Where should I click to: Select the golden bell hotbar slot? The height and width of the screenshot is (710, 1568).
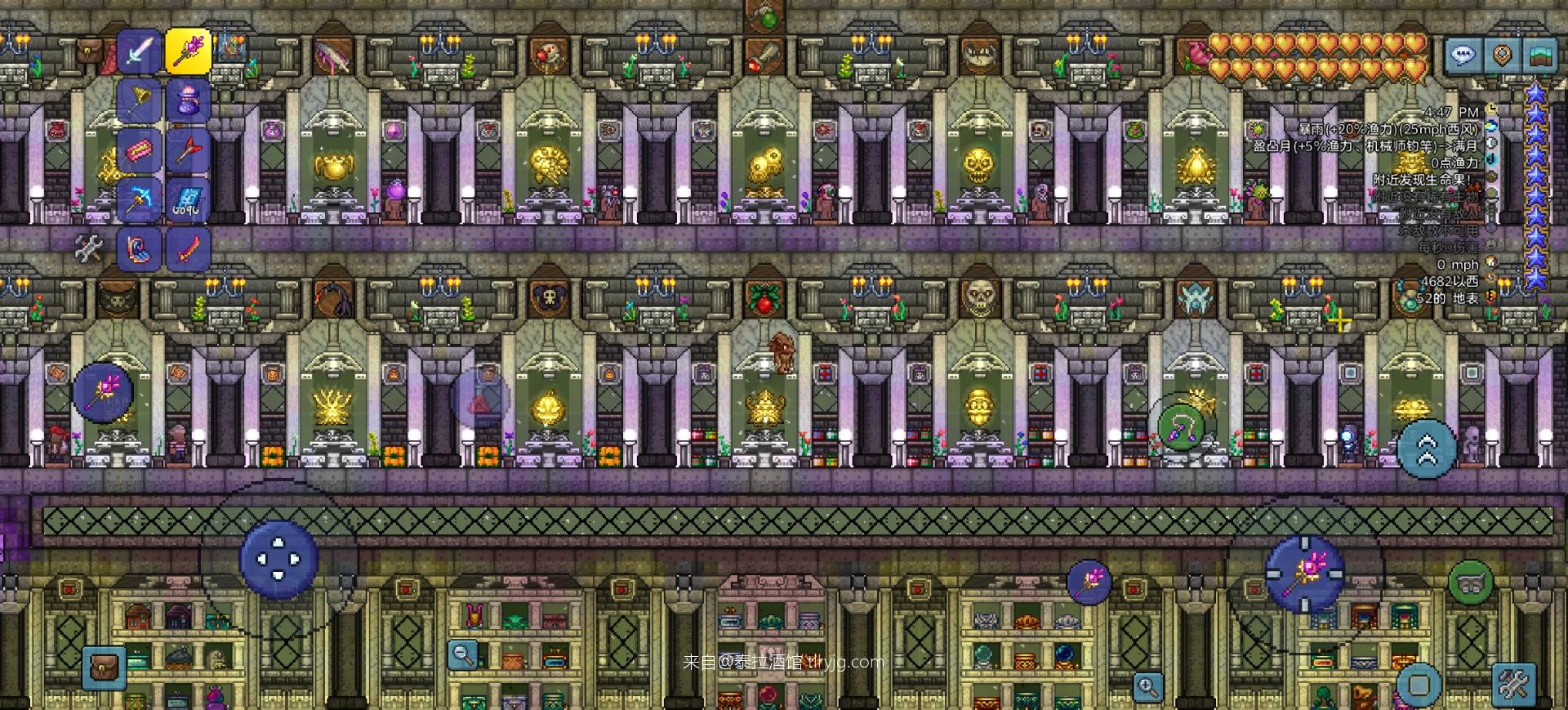click(x=140, y=101)
